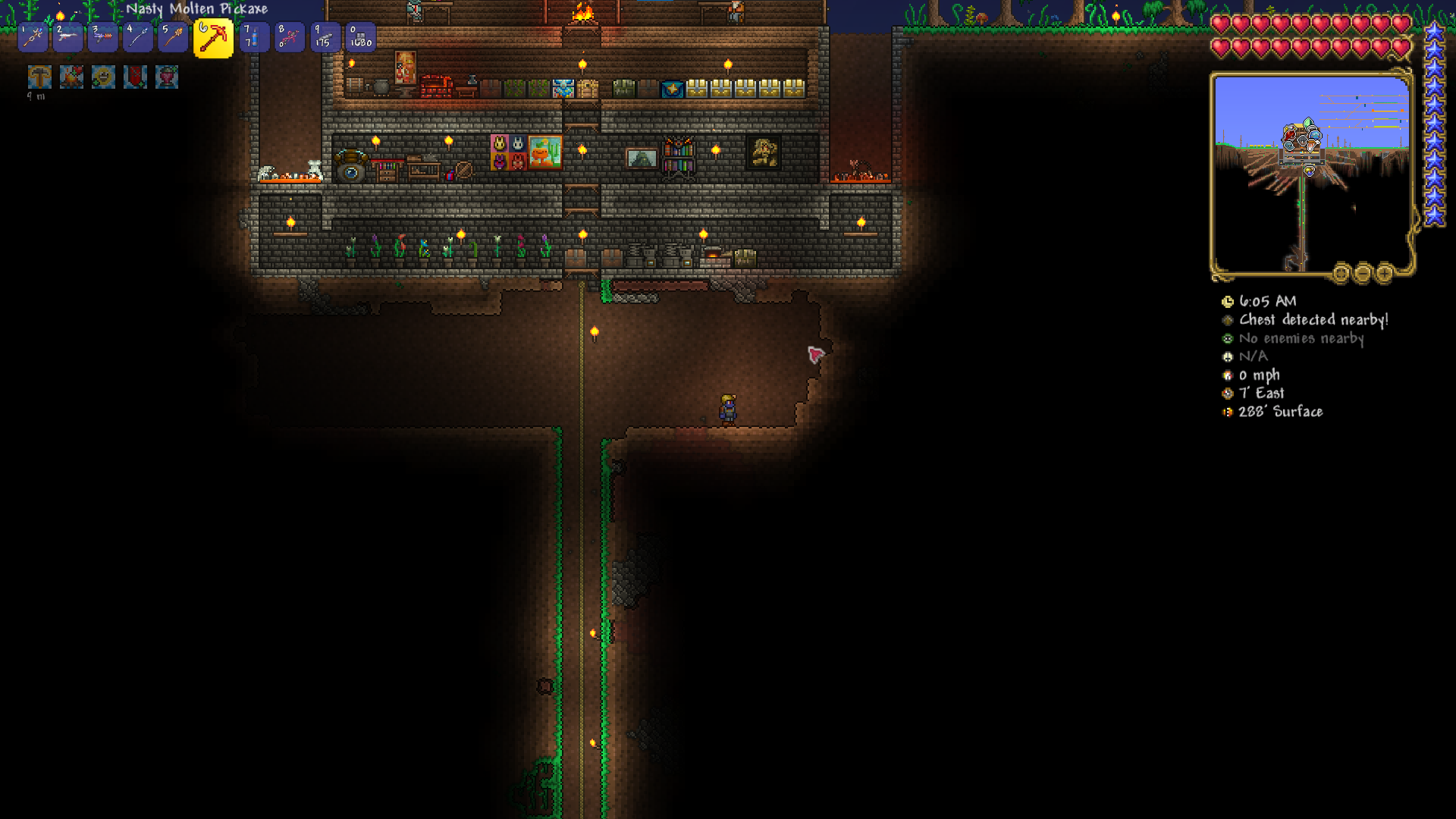
Task: Zoom in the minimap with plus button
Action: coord(1384,272)
